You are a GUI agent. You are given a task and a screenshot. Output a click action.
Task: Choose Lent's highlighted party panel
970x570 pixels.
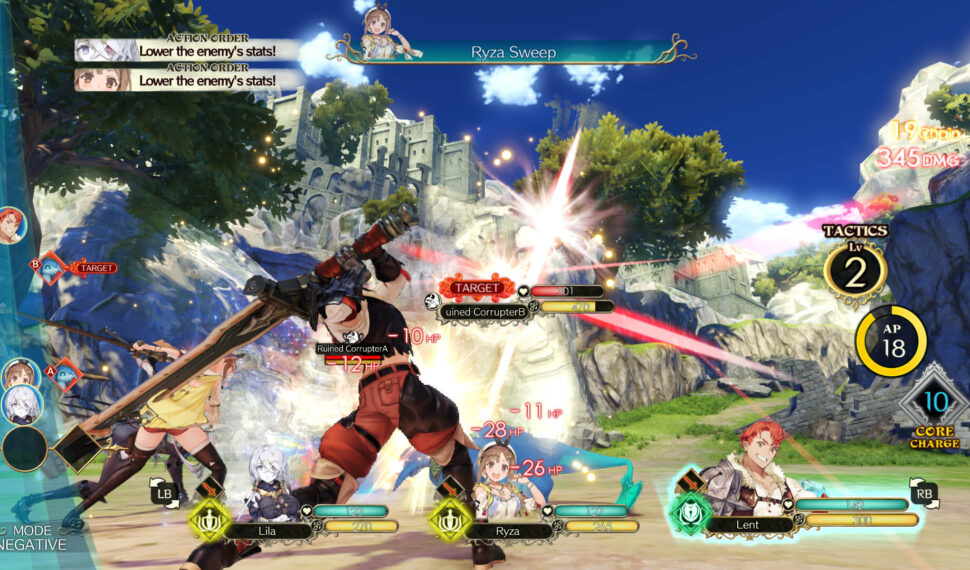point(800,512)
